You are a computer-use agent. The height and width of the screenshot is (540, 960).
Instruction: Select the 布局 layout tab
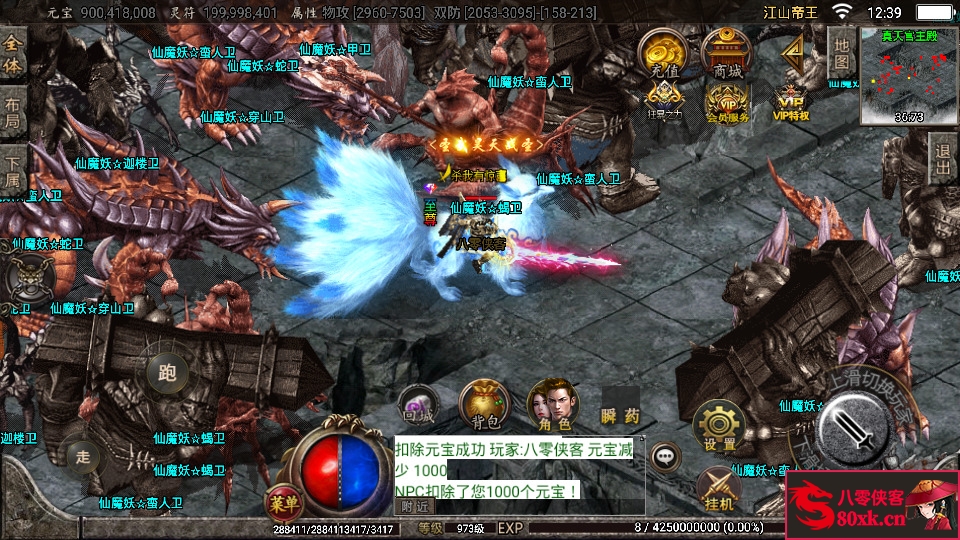tap(13, 112)
